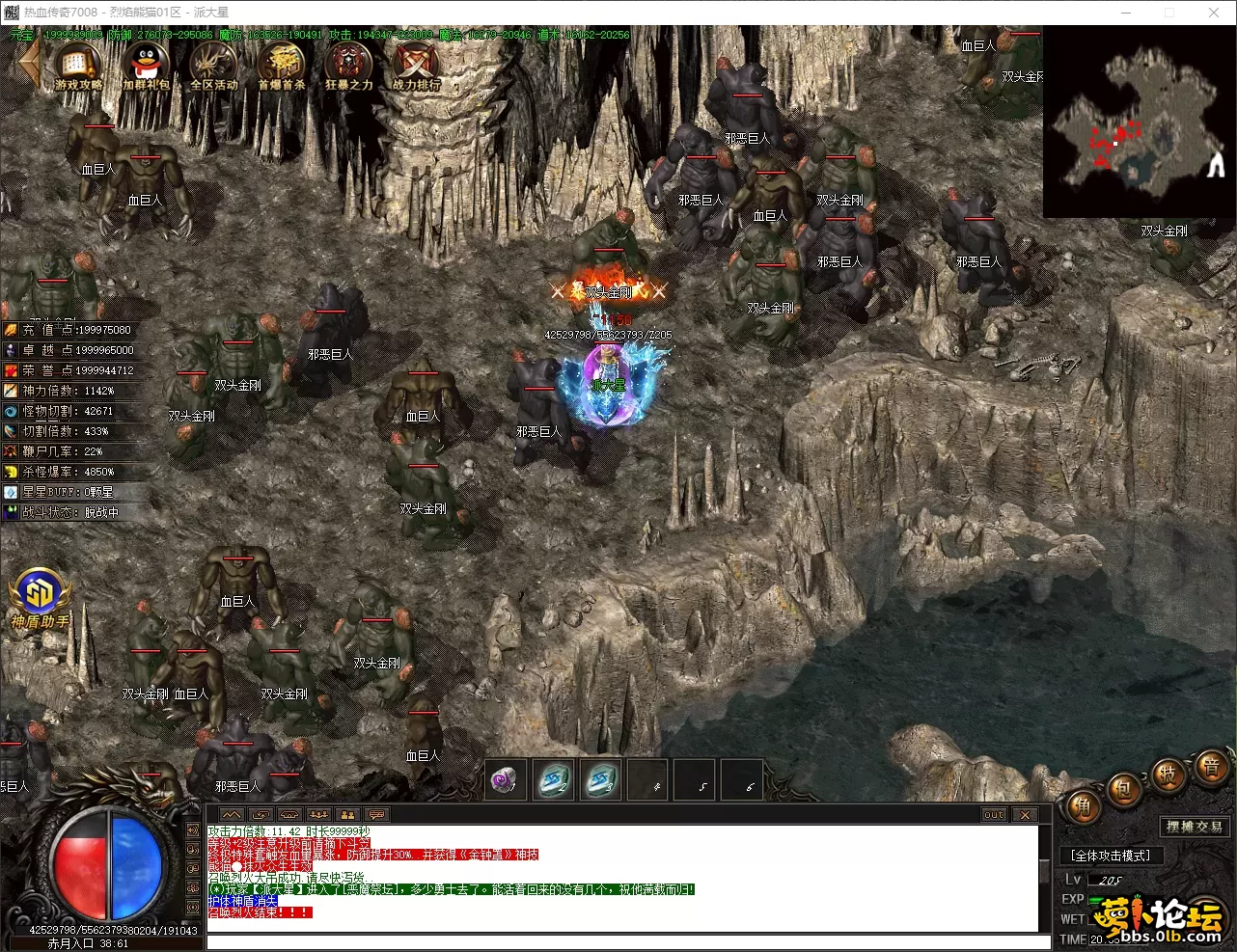Viewport: 1237px width, 952px height.
Task: Open the 战力排行 power ranking icon
Action: [x=416, y=66]
